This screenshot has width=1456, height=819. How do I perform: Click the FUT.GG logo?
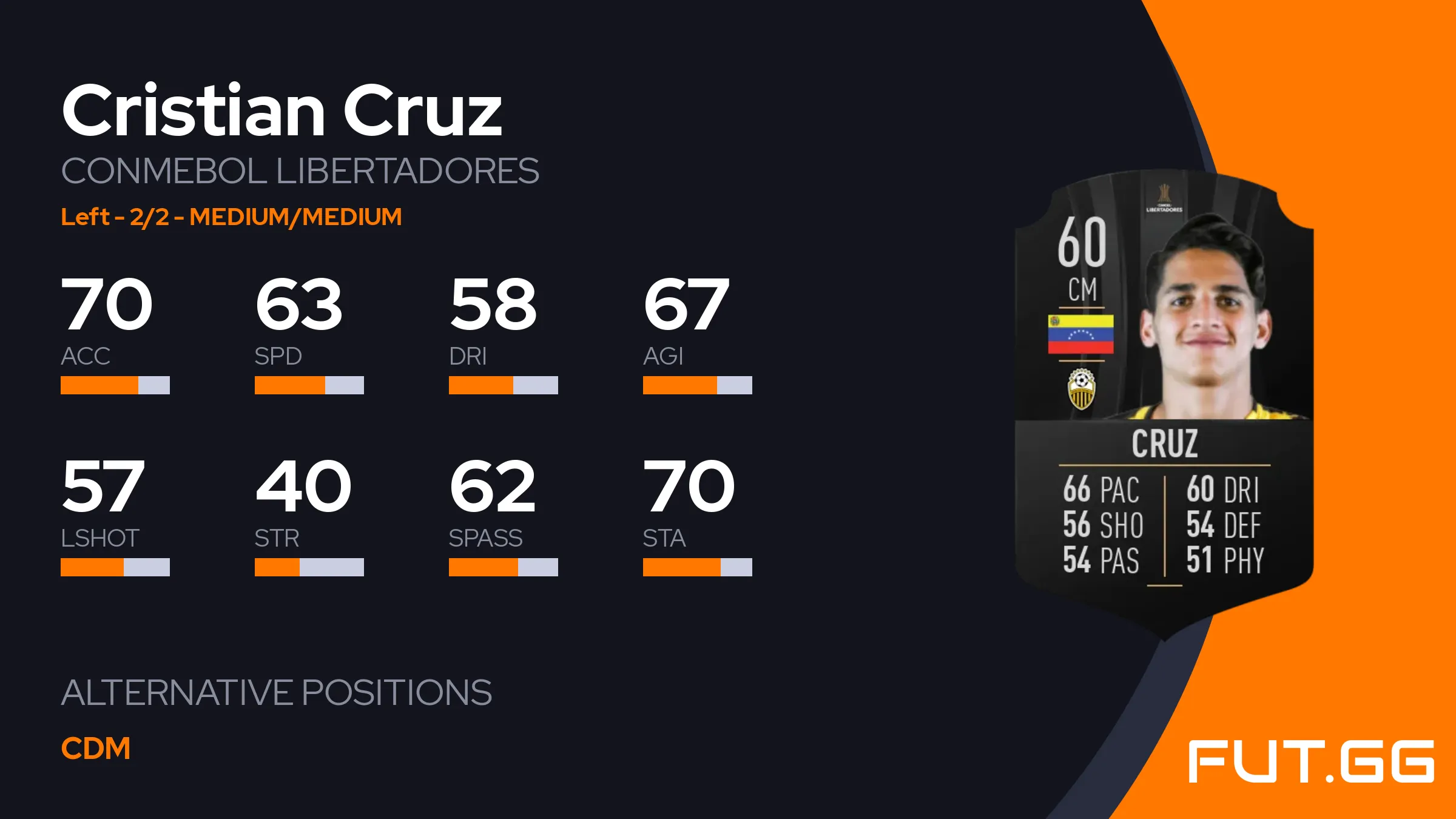(1310, 761)
